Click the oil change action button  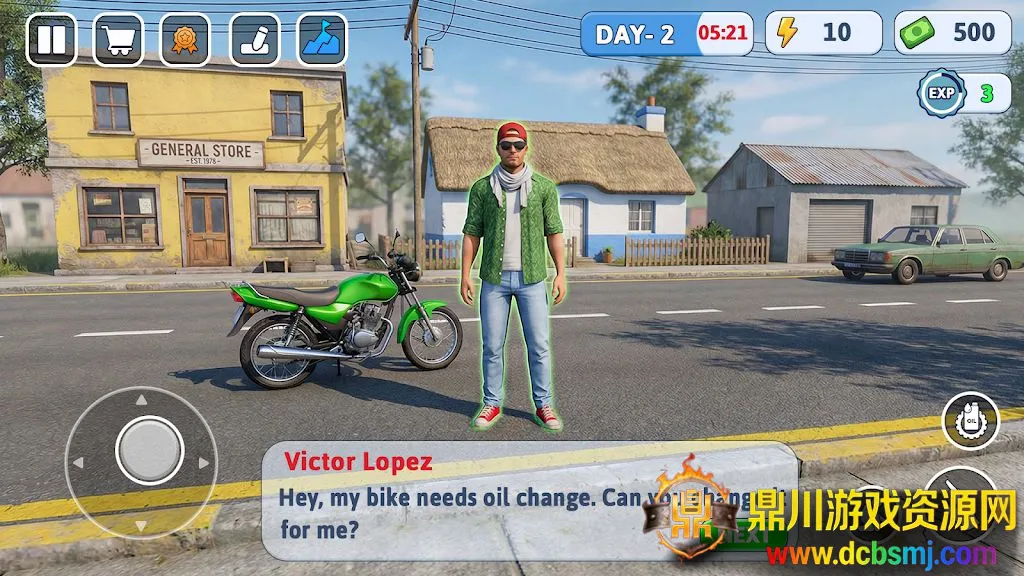click(x=970, y=421)
